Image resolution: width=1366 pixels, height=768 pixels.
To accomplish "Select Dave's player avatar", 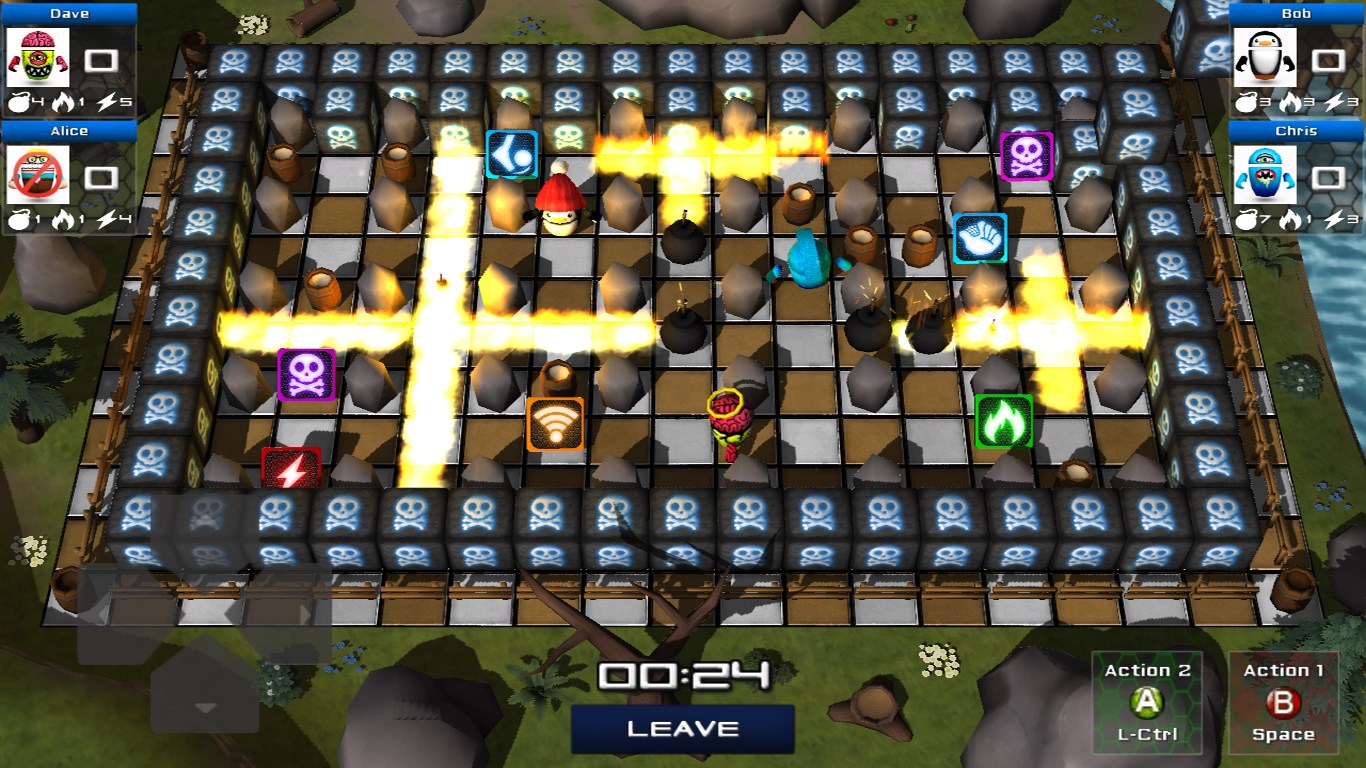I will tap(39, 58).
